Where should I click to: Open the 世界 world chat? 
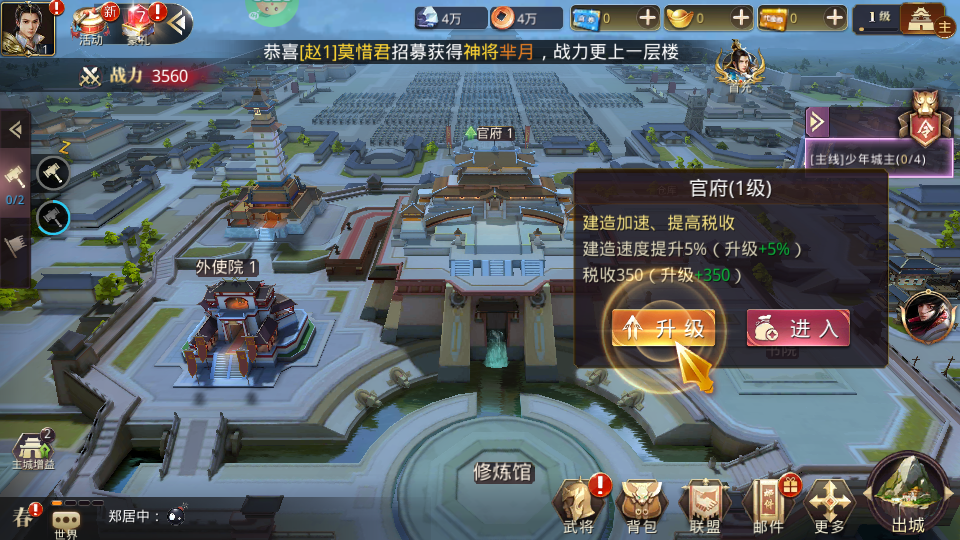66,522
